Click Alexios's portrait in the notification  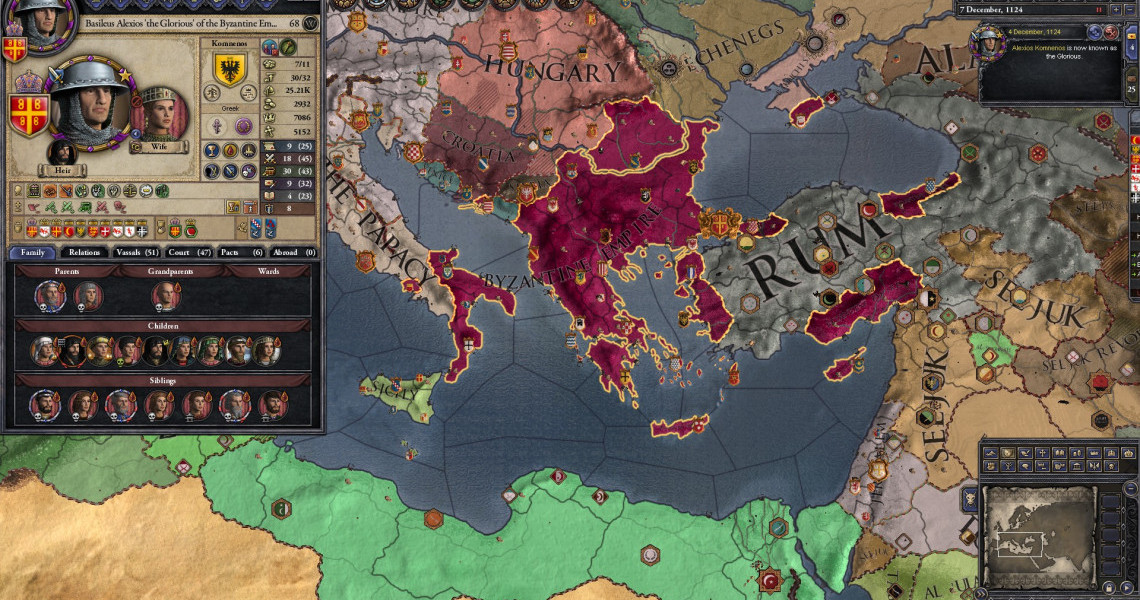[990, 45]
